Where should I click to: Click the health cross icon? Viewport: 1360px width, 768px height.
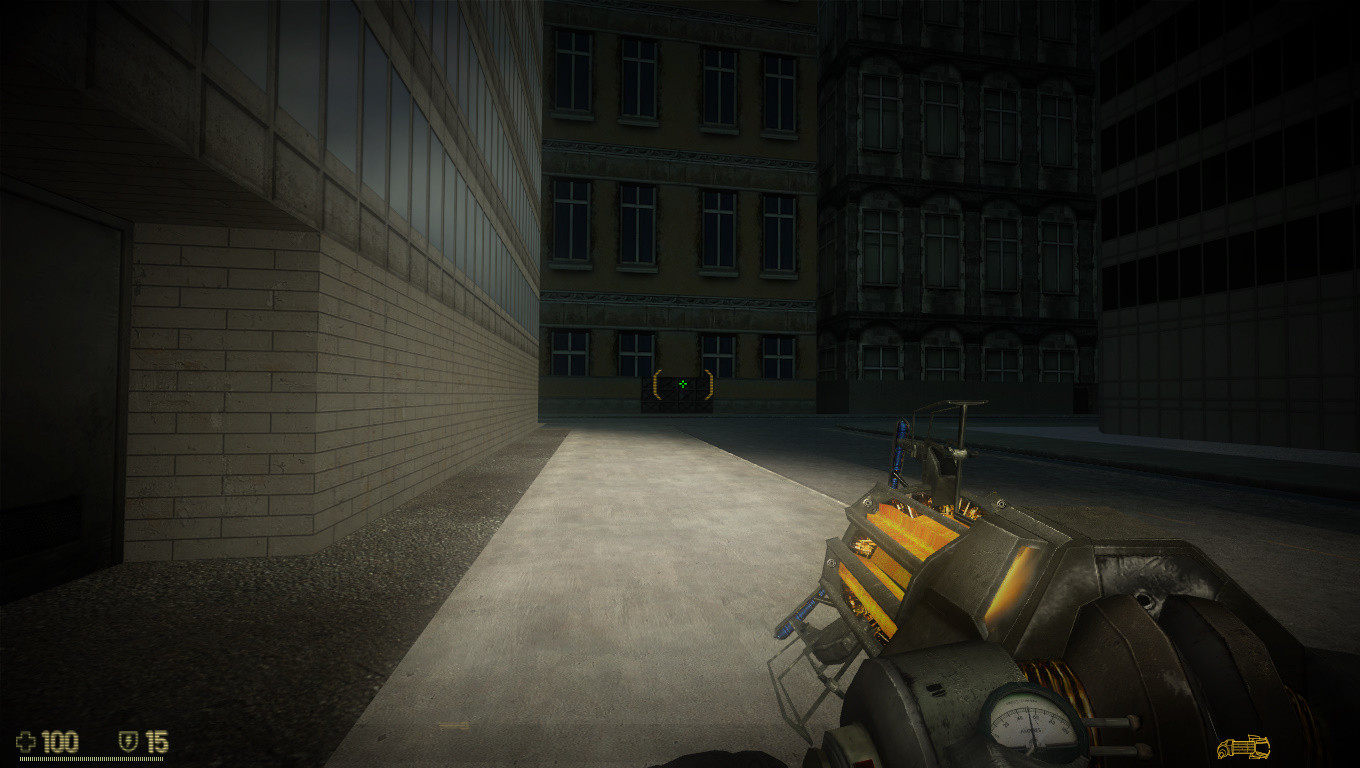coord(26,742)
